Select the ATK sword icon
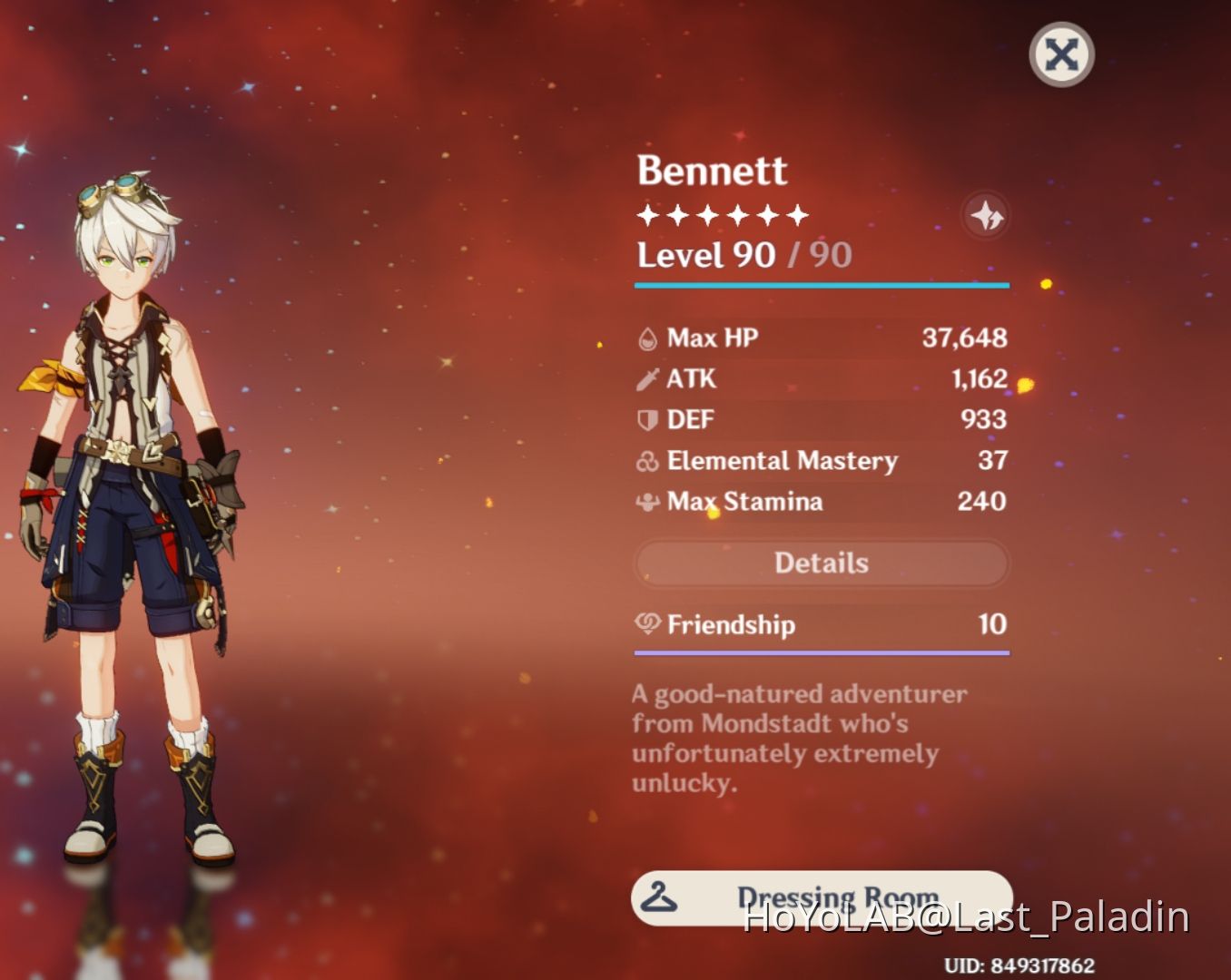This screenshot has width=1231, height=980. pyautogui.click(x=647, y=378)
